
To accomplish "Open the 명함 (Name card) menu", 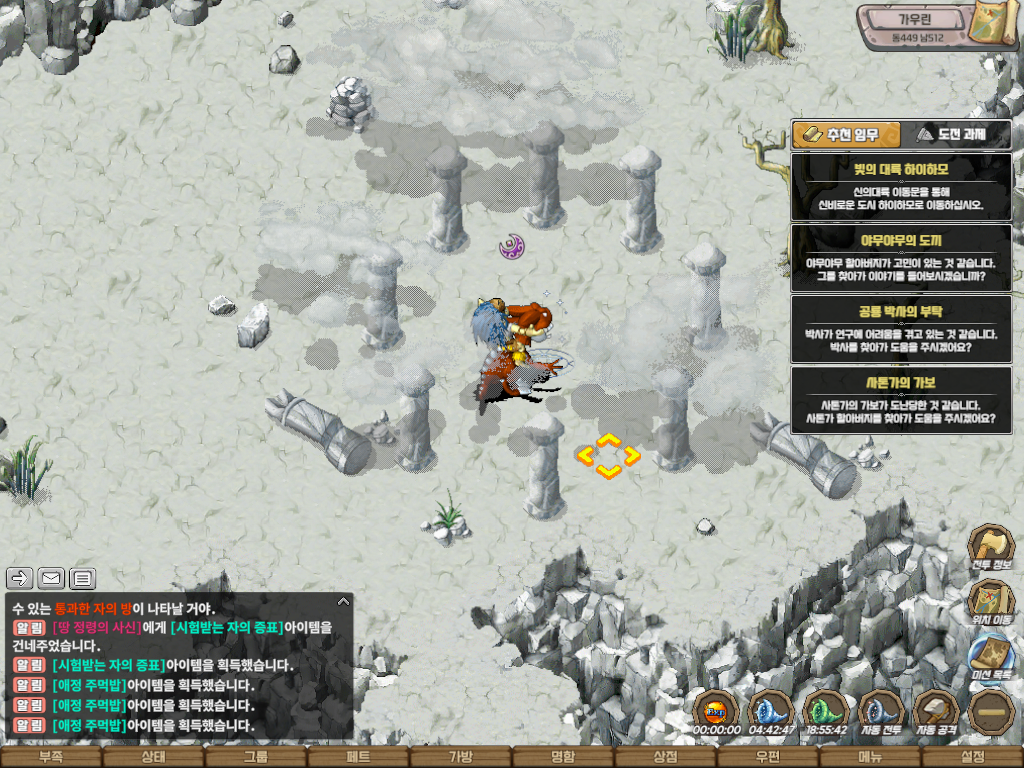I will (x=563, y=757).
